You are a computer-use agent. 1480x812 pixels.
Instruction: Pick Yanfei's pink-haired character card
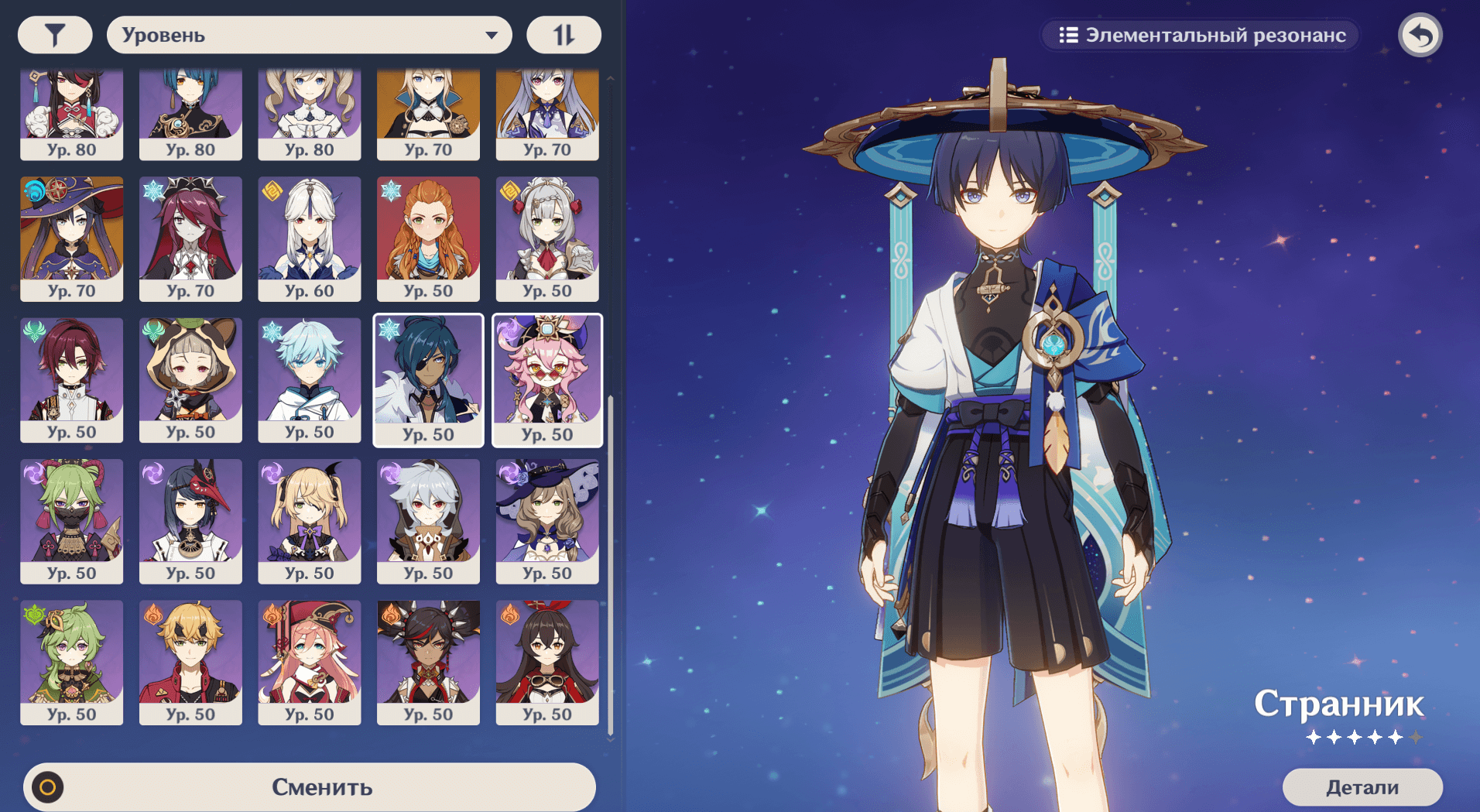coord(309,662)
